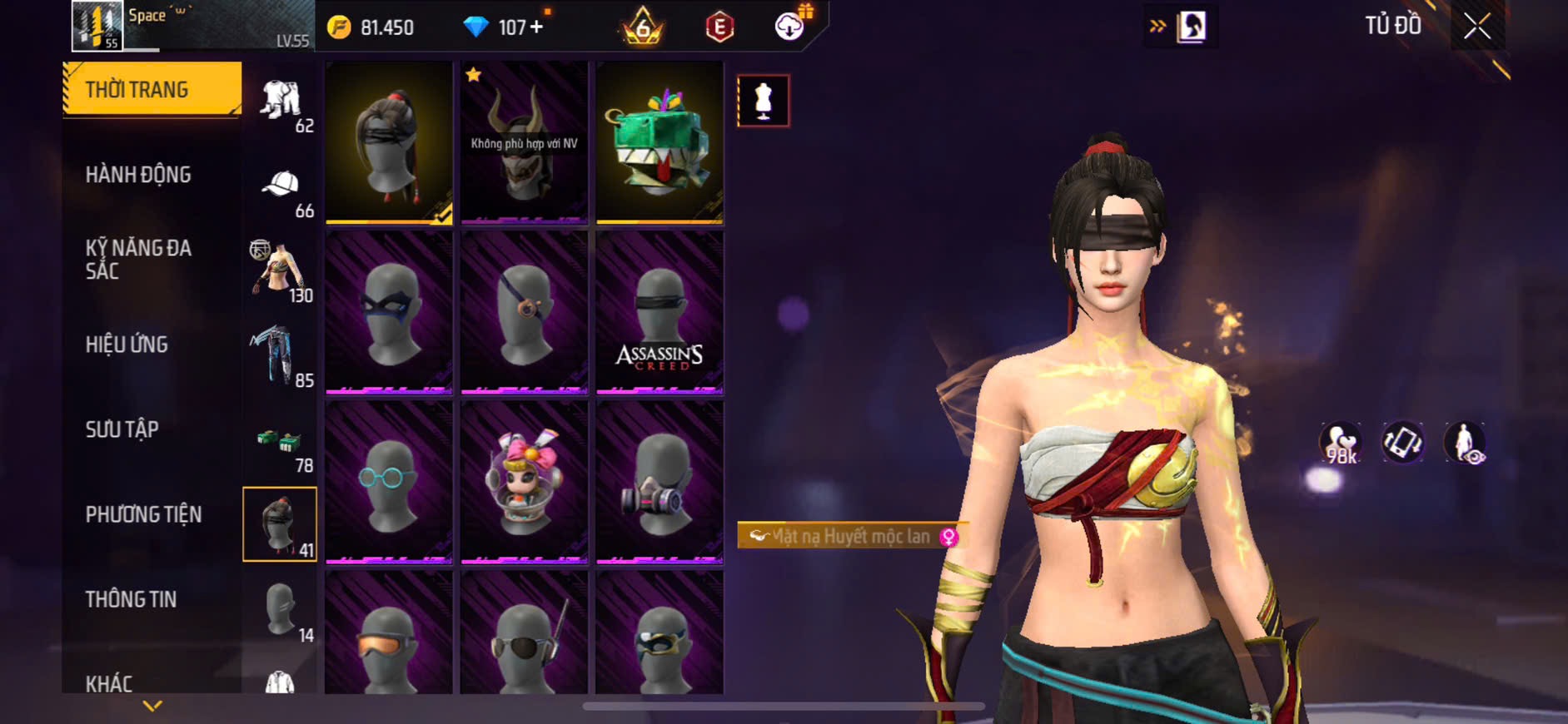Click the mannequin outfit preview button
The image size is (1568, 724).
[763, 101]
